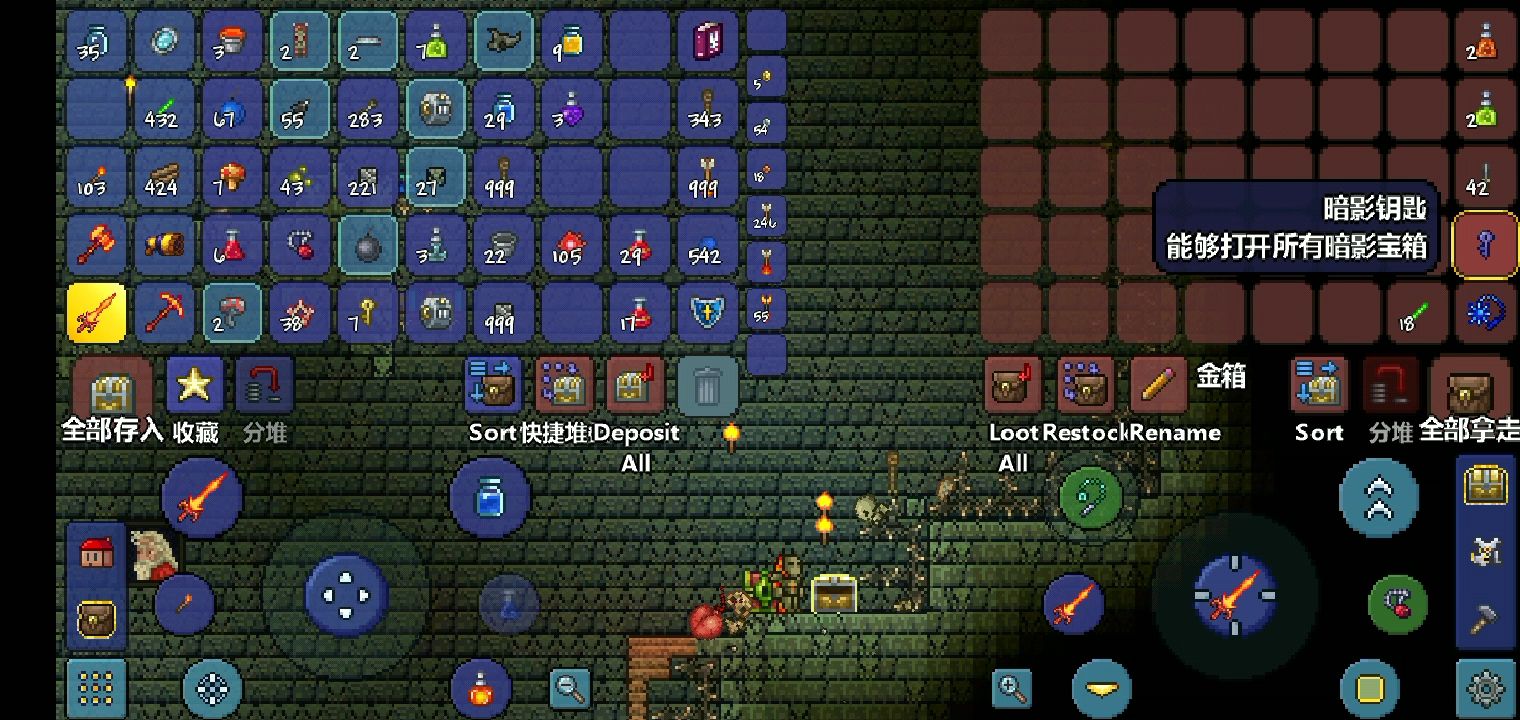Viewport: 1520px width, 720px height.
Task: Quick stack items with 快捷堆叠
Action: (565, 385)
